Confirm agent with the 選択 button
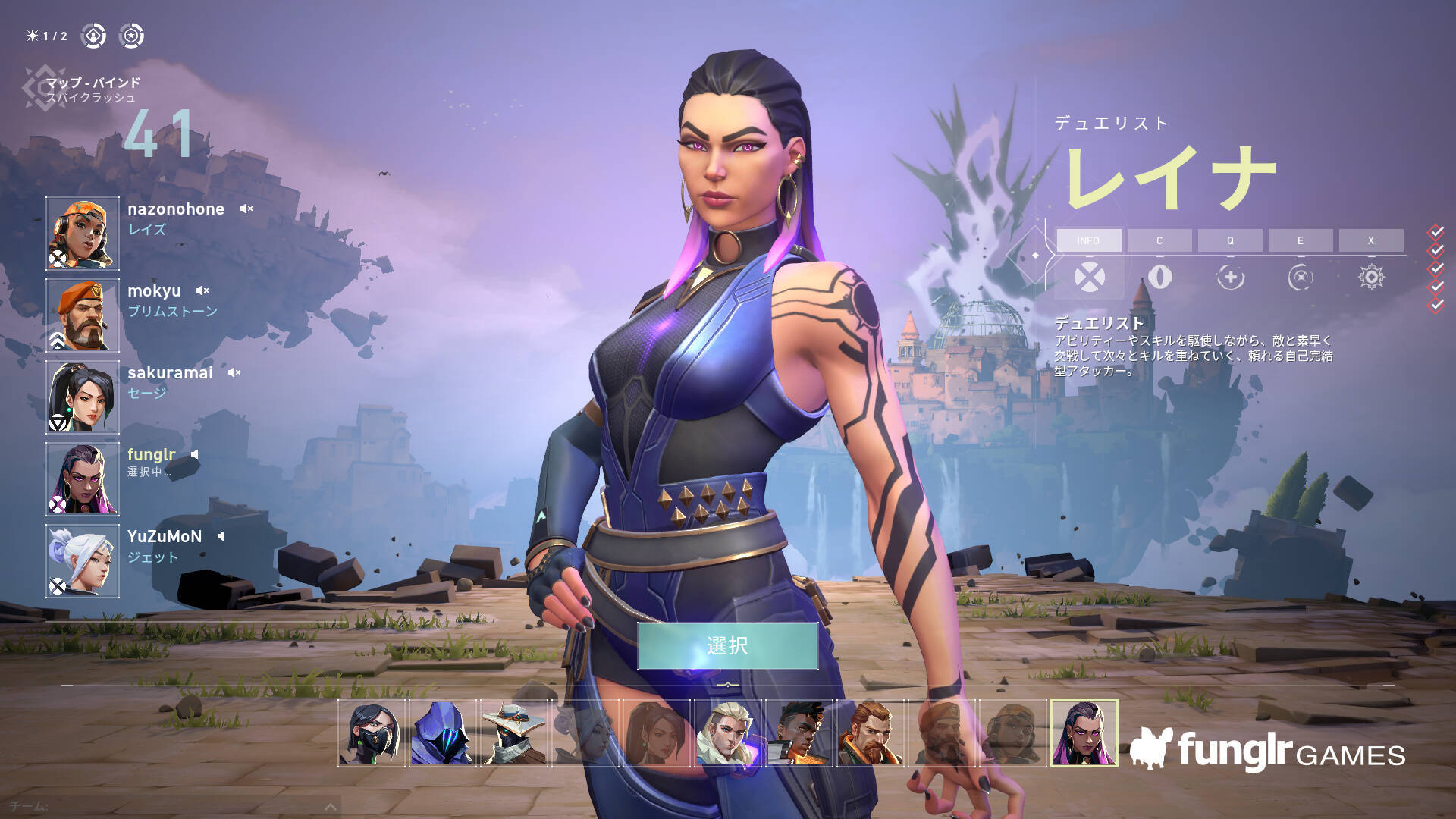This screenshot has width=1456, height=819. [727, 646]
